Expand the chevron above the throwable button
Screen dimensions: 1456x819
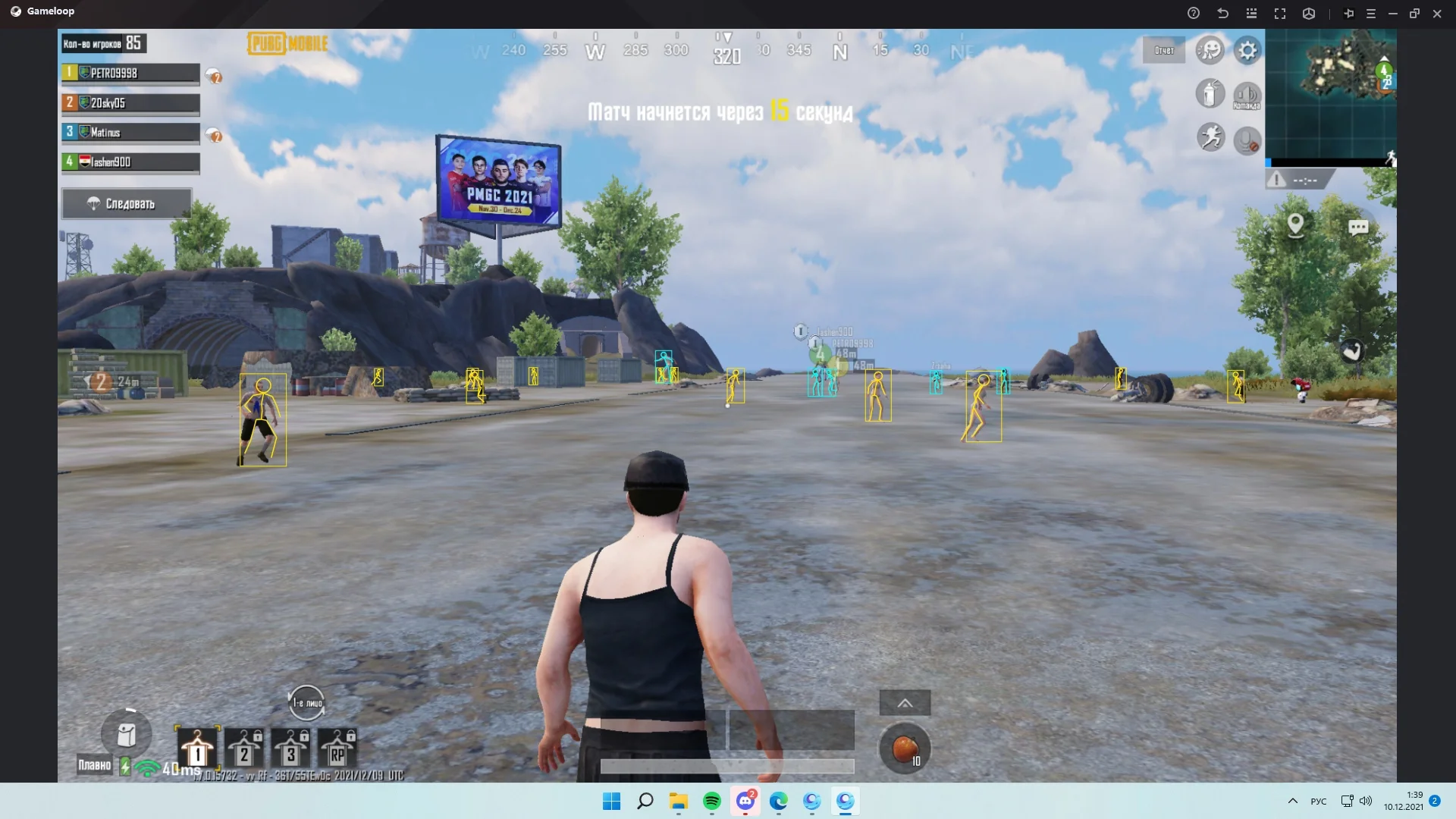pos(905,703)
